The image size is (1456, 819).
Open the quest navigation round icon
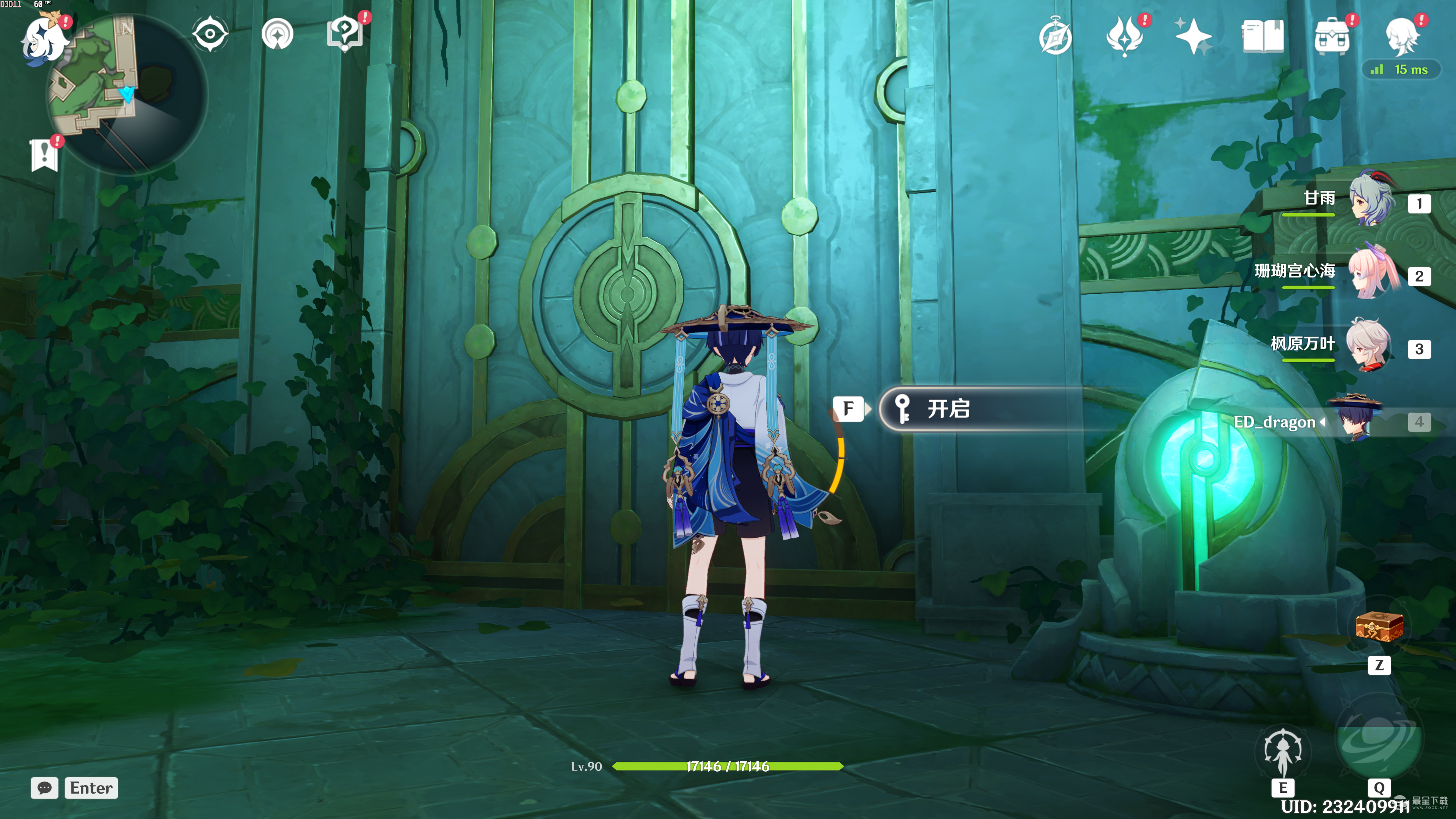tap(278, 35)
